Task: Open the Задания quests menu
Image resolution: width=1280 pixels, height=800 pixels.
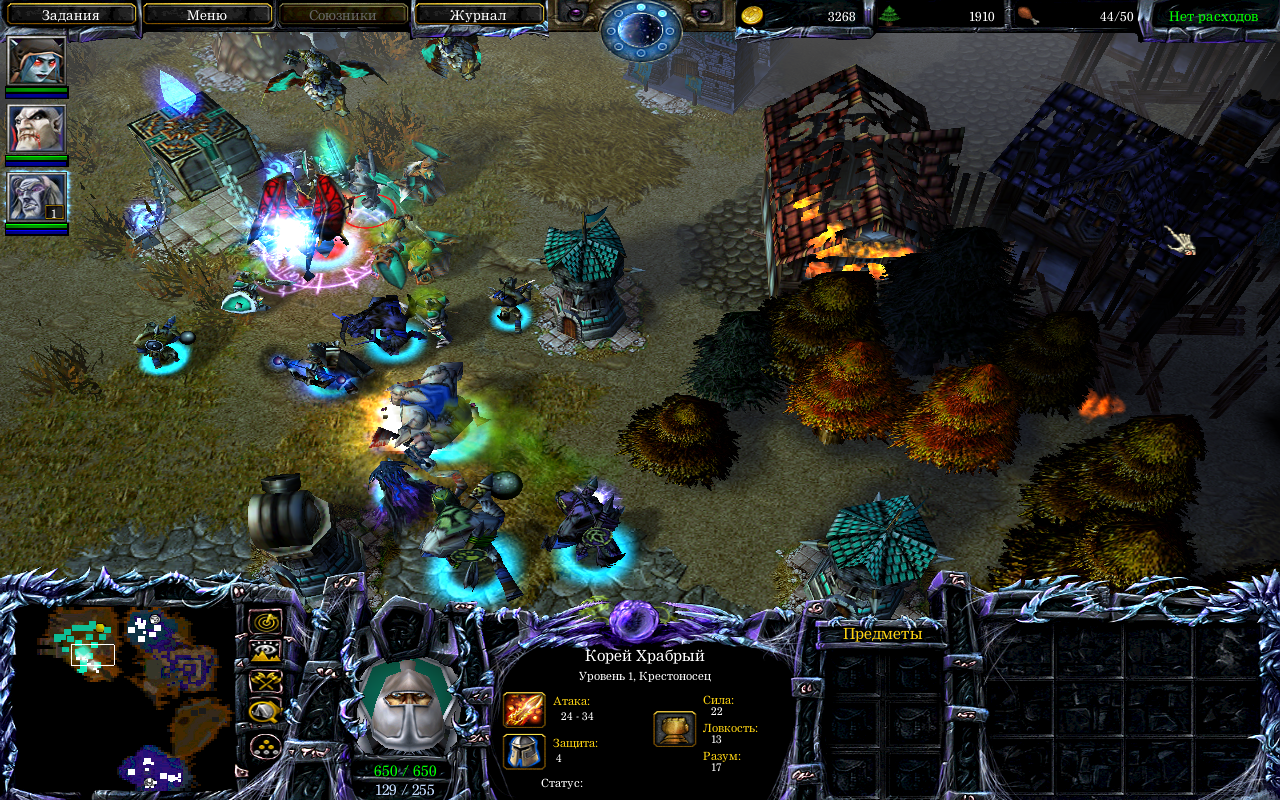Action: click(x=70, y=16)
